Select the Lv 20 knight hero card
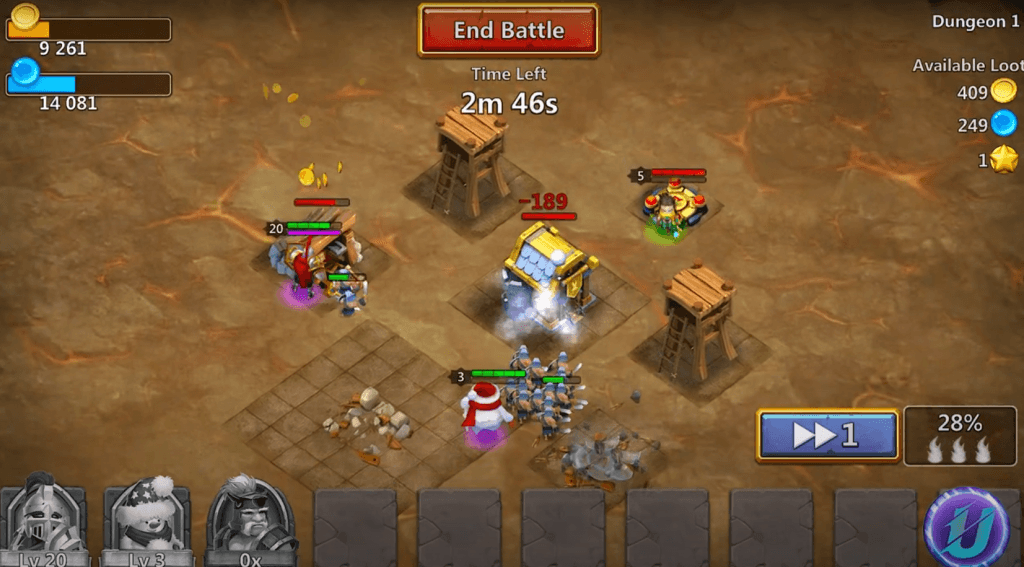This screenshot has height=567, width=1024. point(43,520)
